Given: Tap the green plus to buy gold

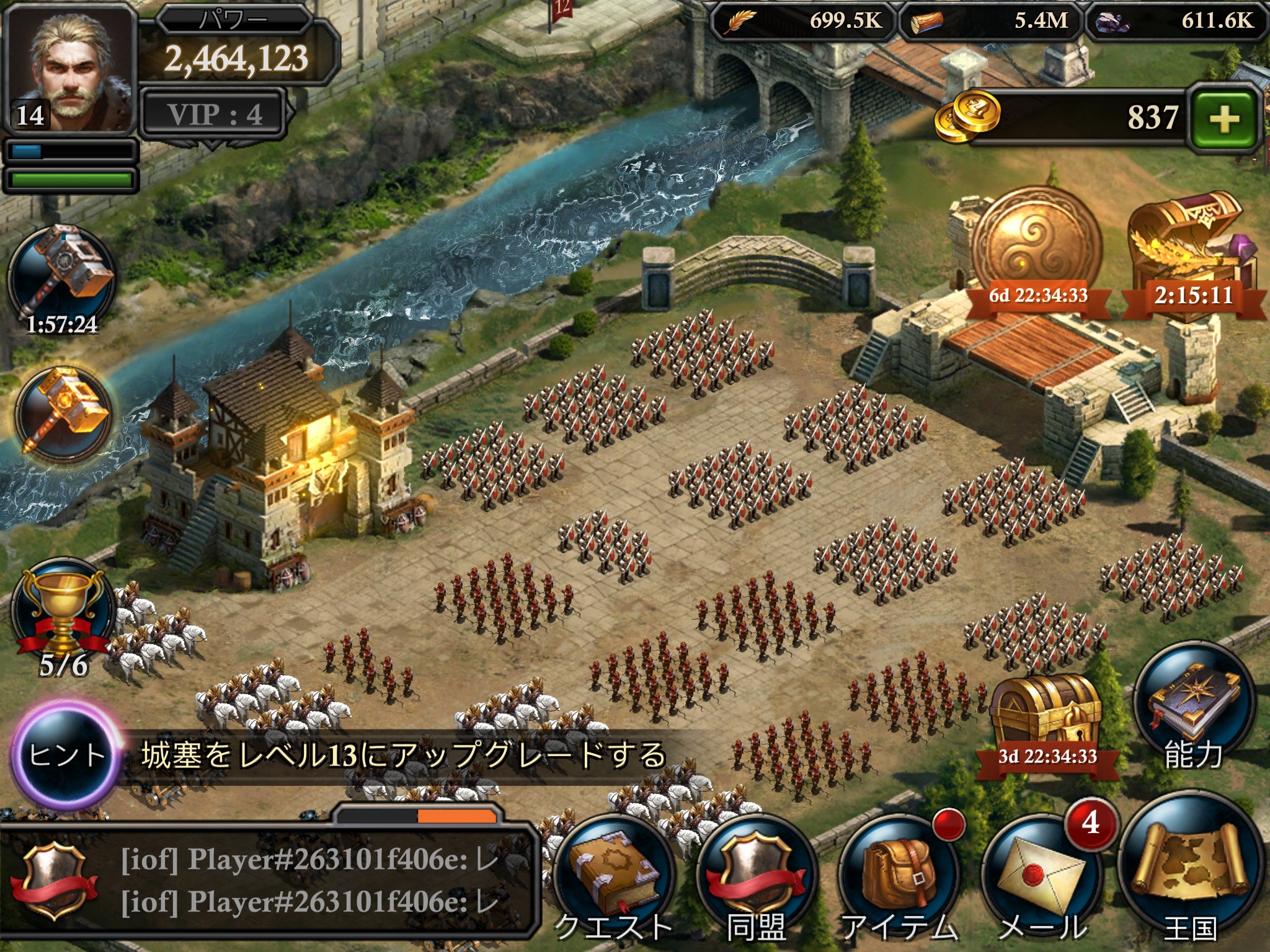Looking at the screenshot, I should pos(1224,118).
